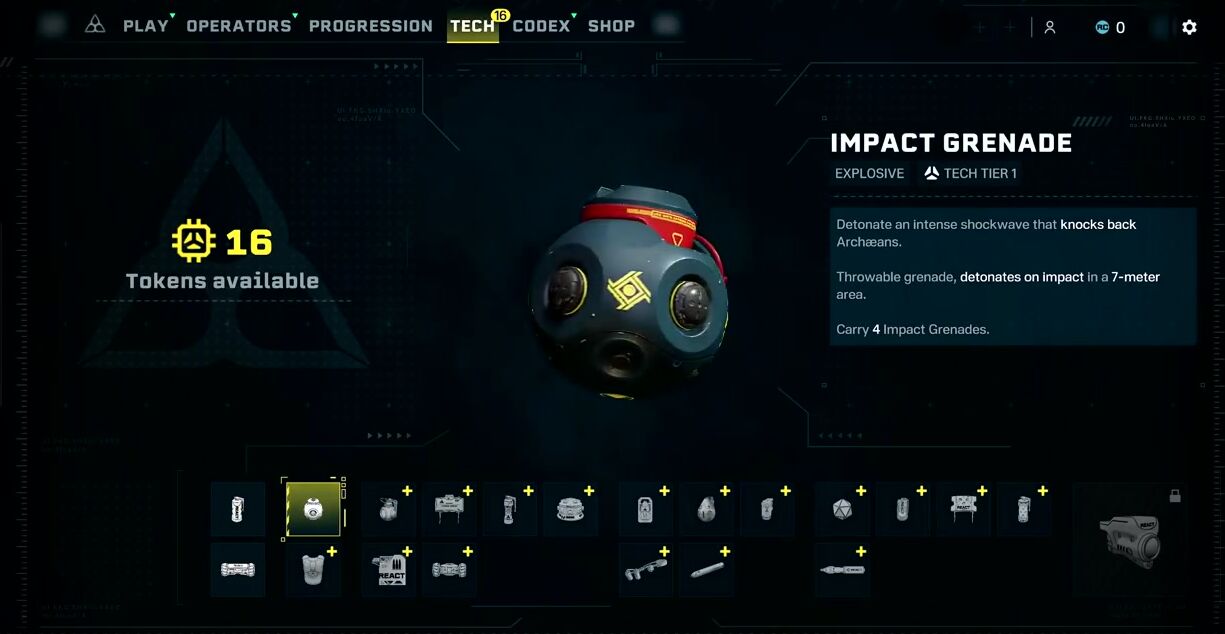The image size is (1225, 634).
Task: Choose the circular floor mine slot
Action: point(570,509)
